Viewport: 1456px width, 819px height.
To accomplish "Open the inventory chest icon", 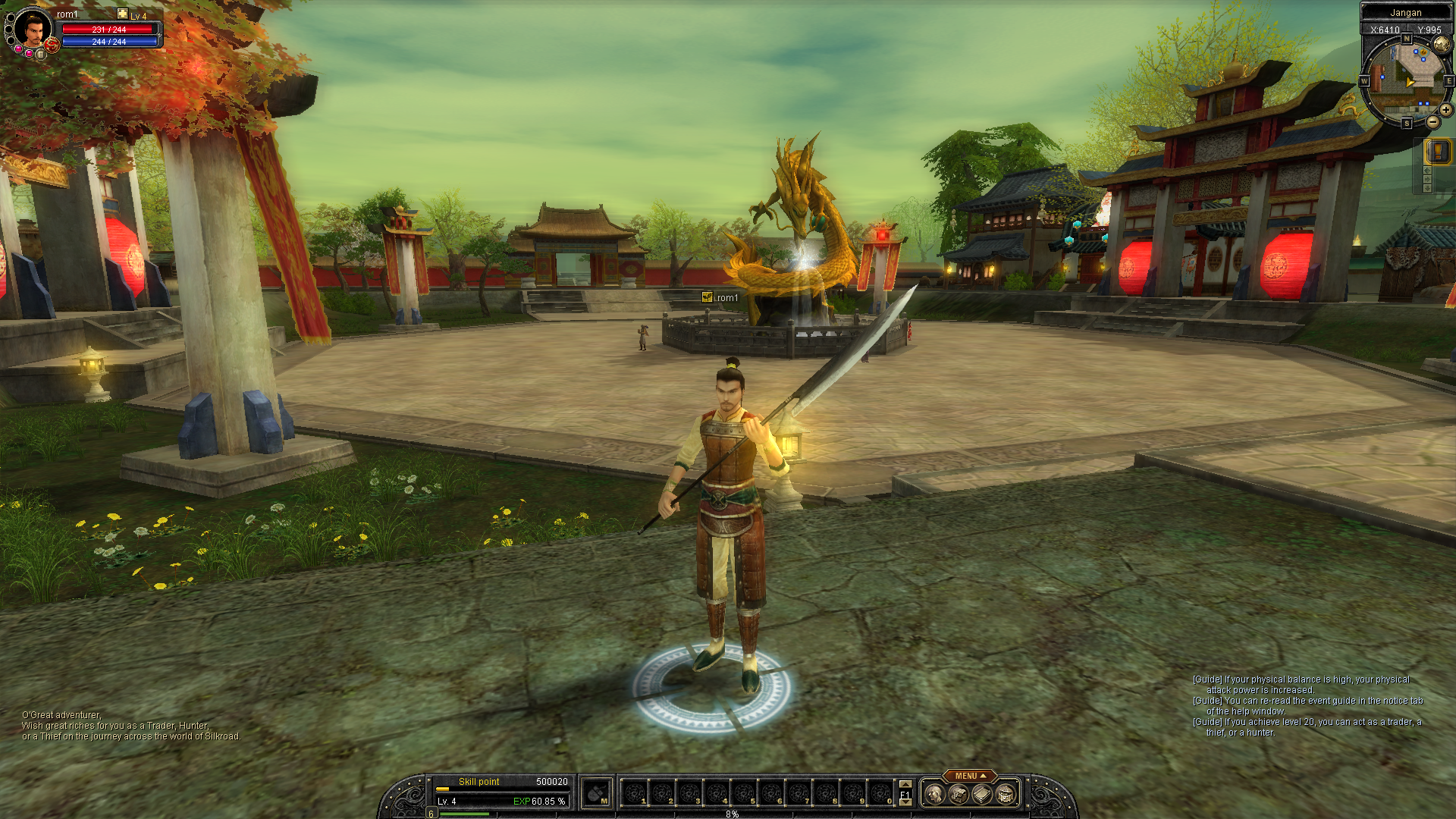I will pos(959,794).
